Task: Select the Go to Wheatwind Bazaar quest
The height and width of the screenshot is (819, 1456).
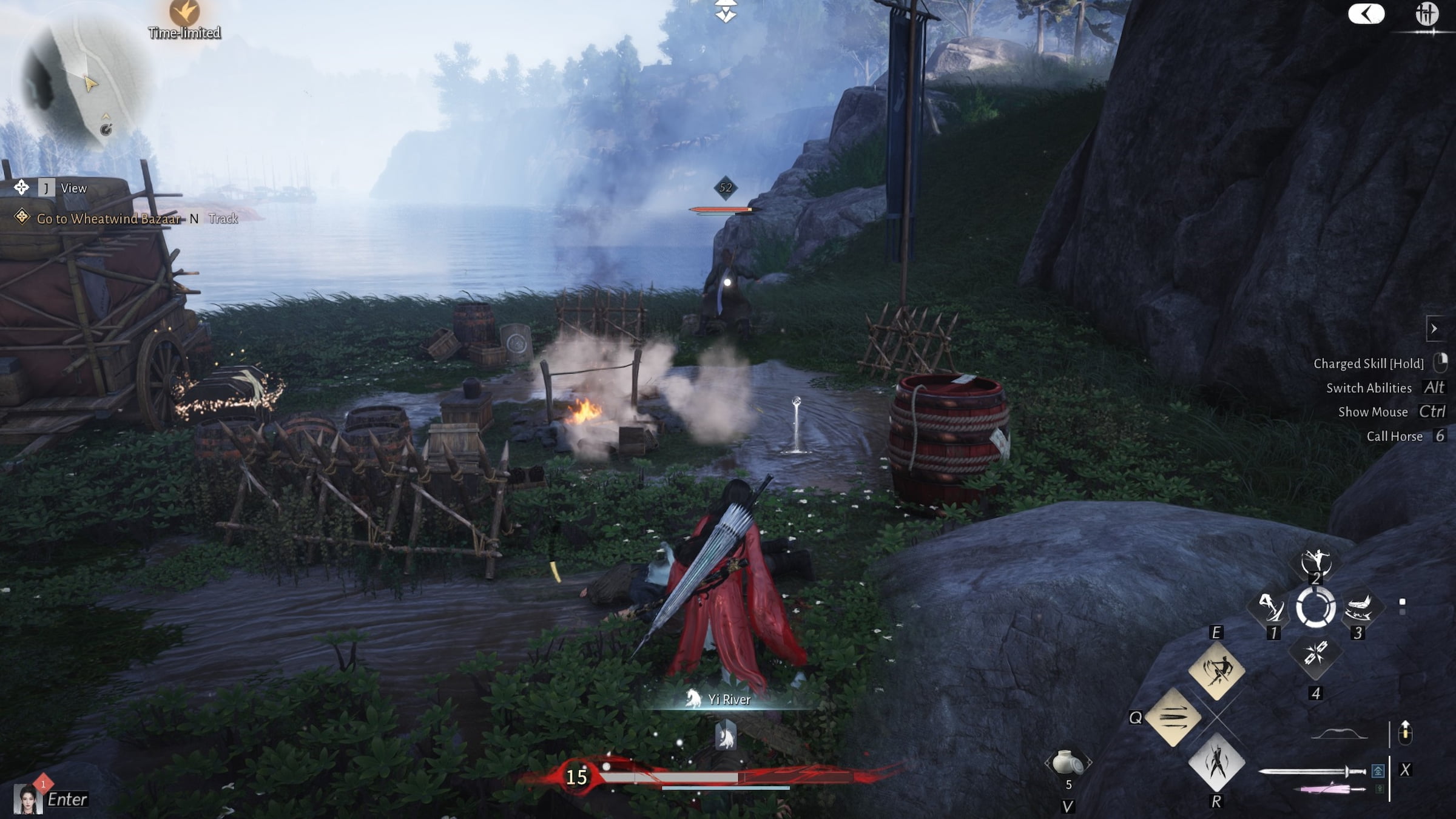Action: (x=108, y=218)
